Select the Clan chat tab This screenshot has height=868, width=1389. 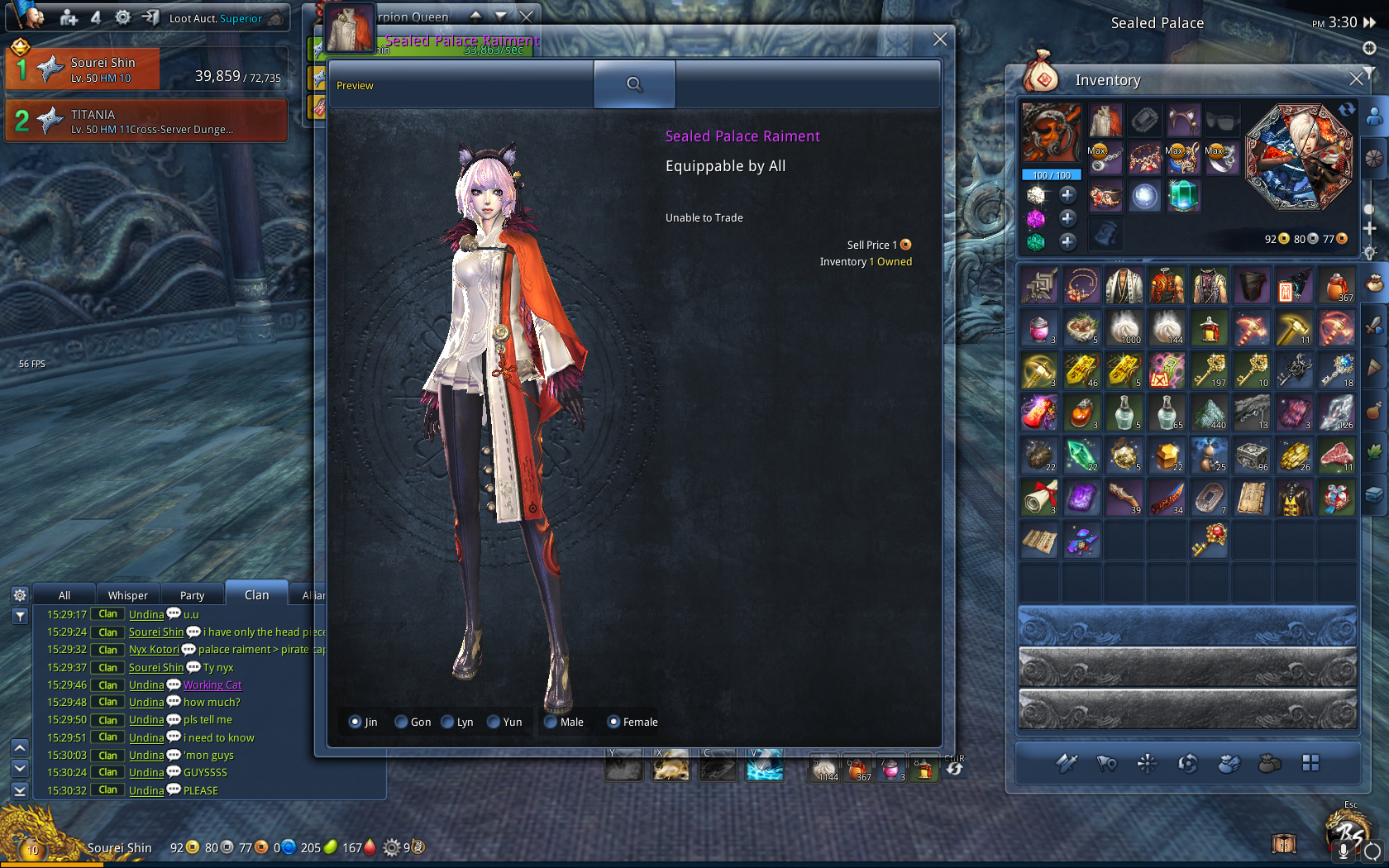click(x=256, y=595)
